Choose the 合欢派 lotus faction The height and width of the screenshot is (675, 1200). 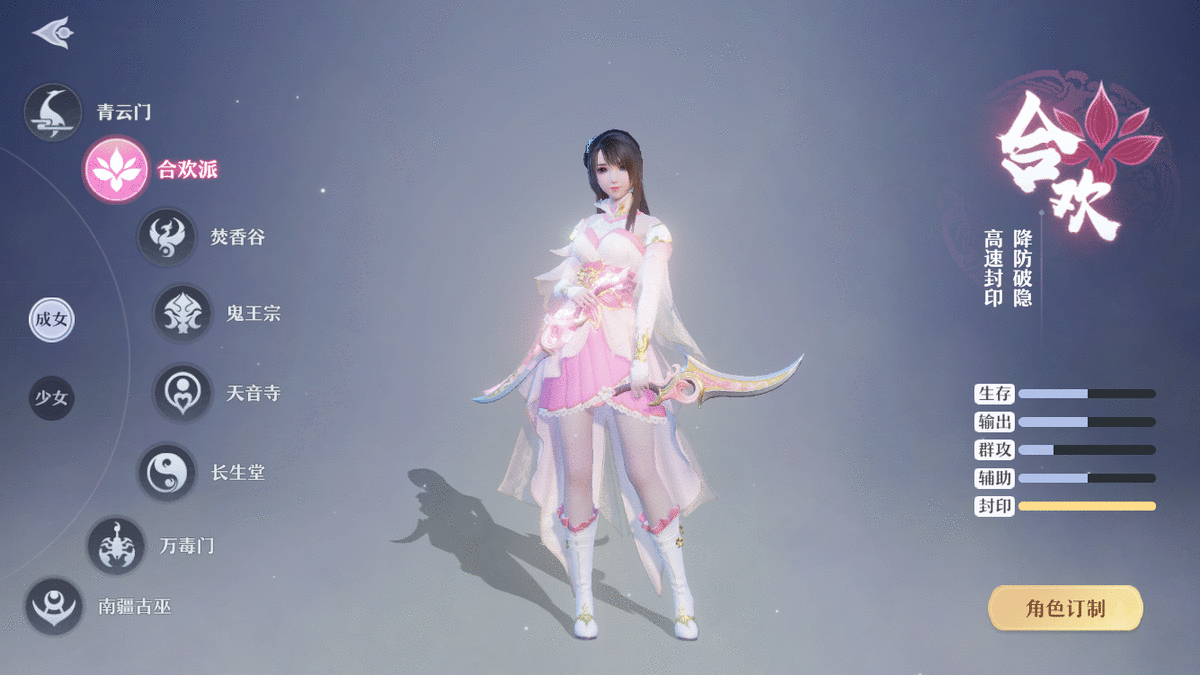point(114,170)
